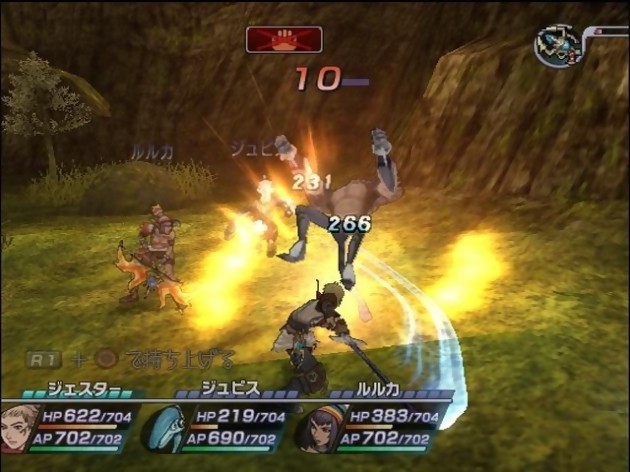Select Jaster's portrait in the party bar

pos(19,426)
